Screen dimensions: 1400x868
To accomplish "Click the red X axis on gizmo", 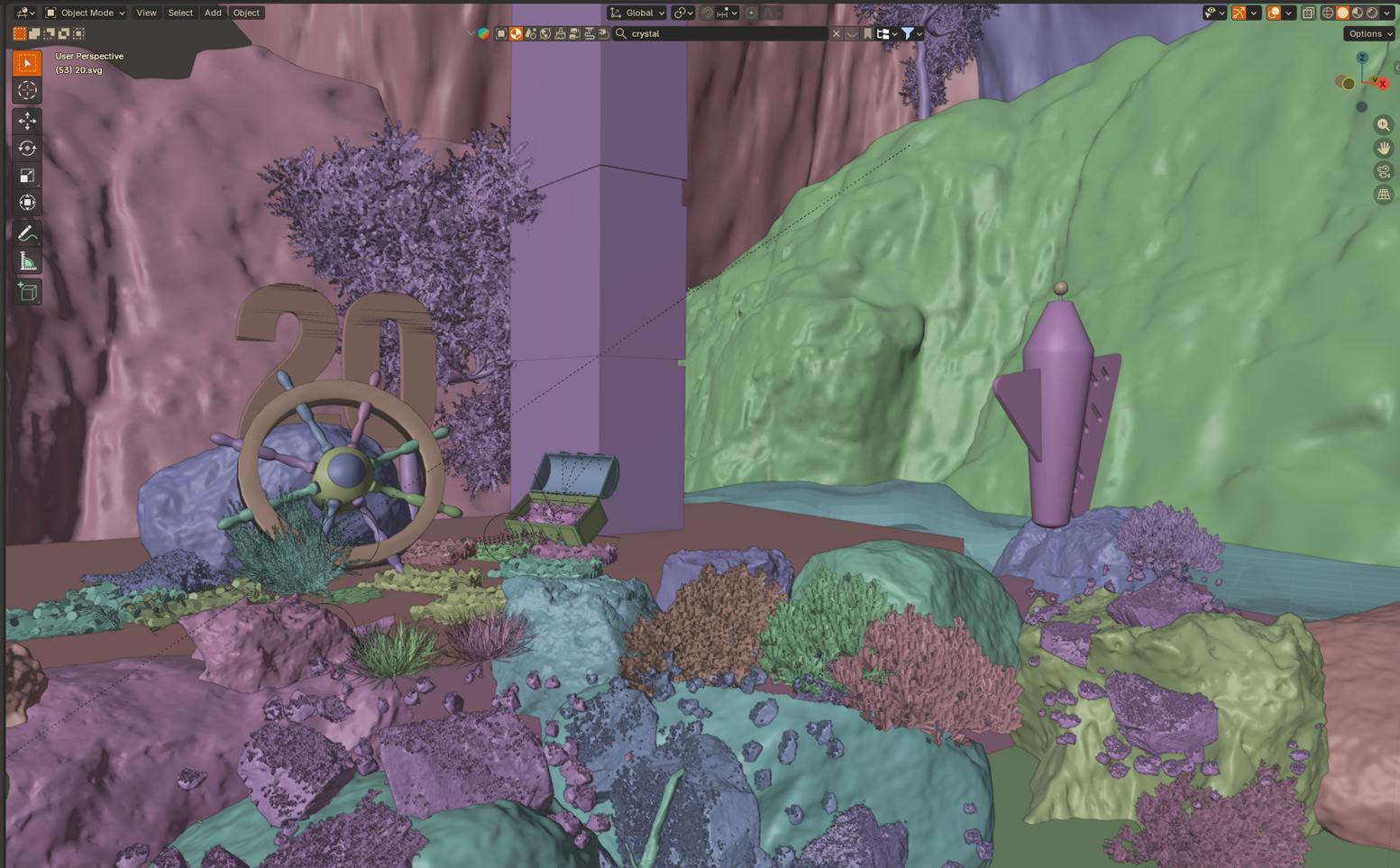I will [1382, 84].
